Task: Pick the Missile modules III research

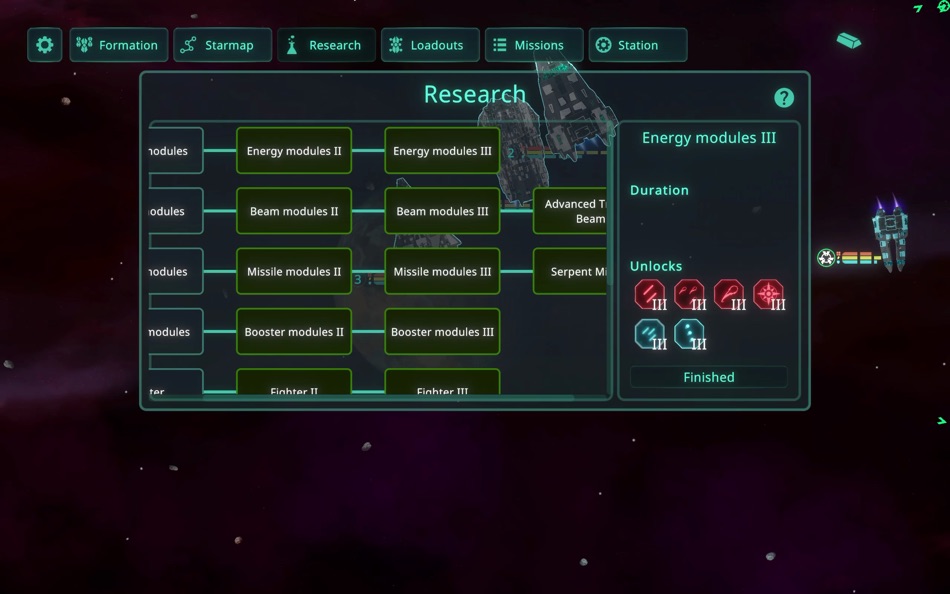Action: (442, 271)
